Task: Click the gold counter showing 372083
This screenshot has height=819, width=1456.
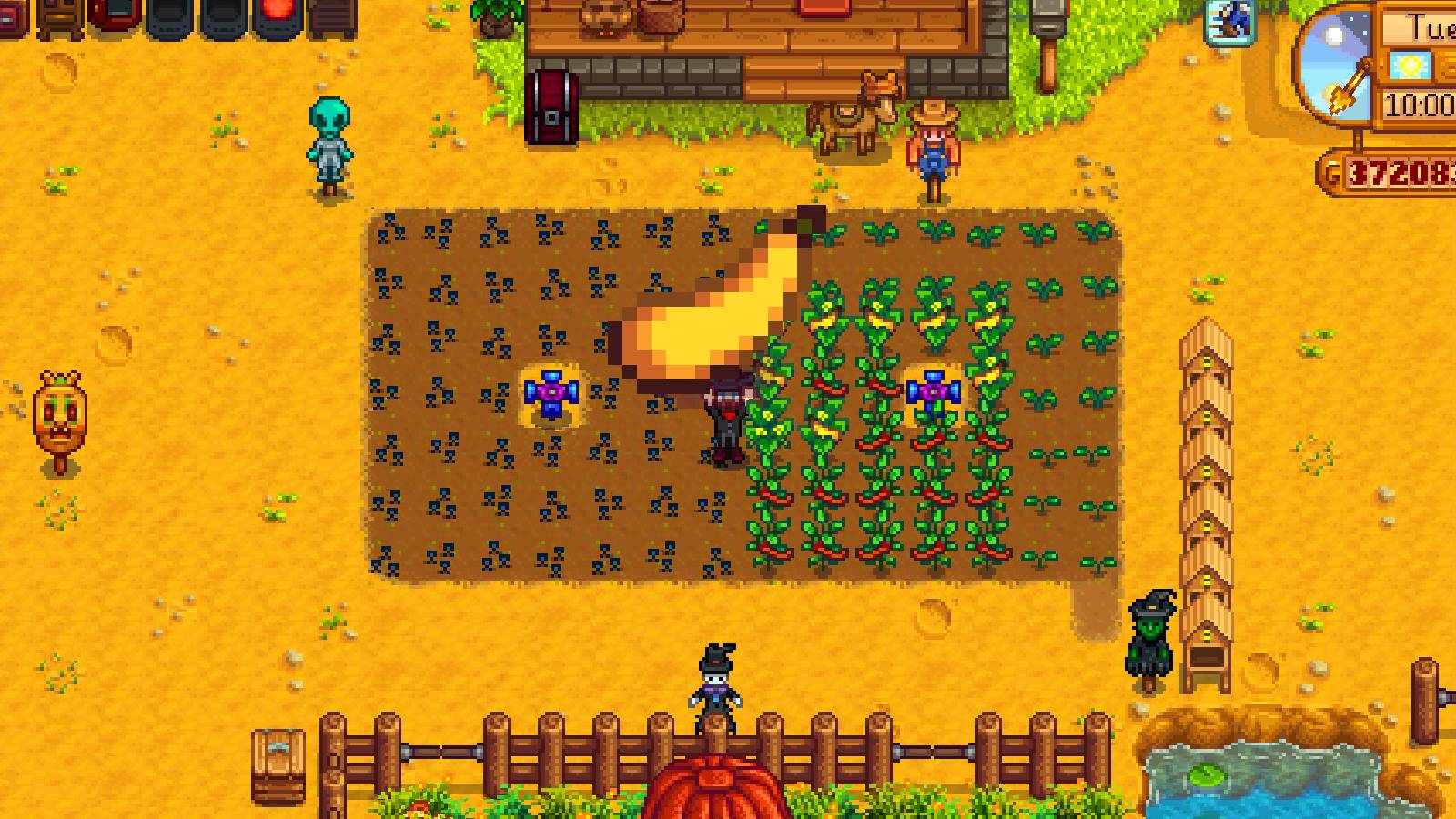Action: [x=1401, y=168]
